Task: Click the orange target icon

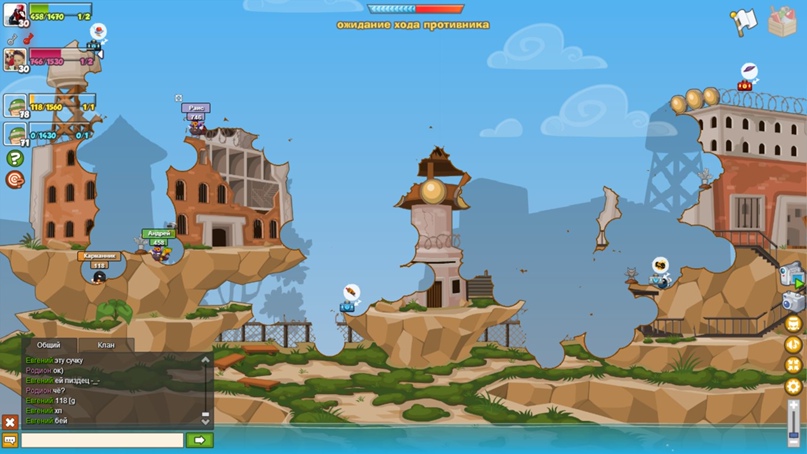Action: (x=15, y=179)
